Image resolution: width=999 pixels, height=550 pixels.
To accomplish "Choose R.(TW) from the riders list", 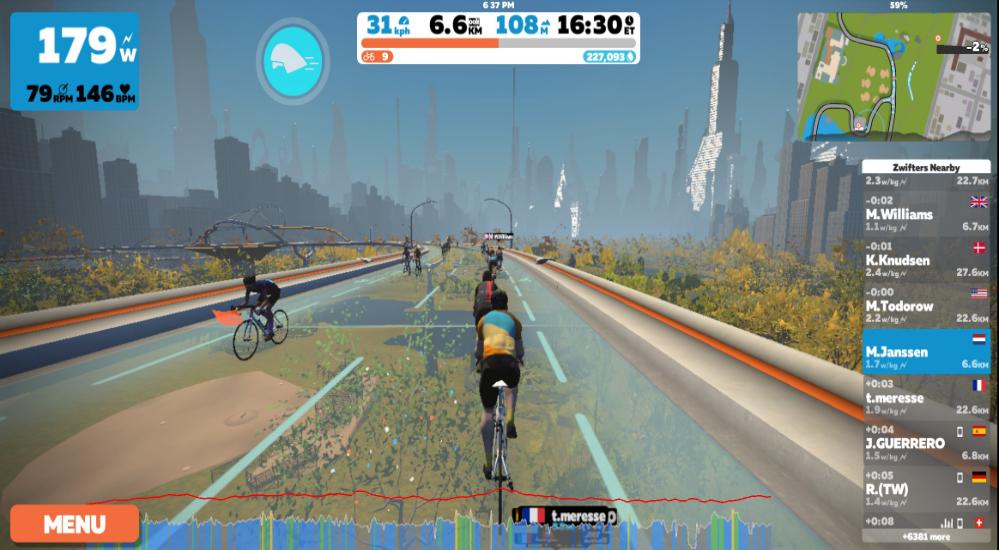I will point(926,489).
